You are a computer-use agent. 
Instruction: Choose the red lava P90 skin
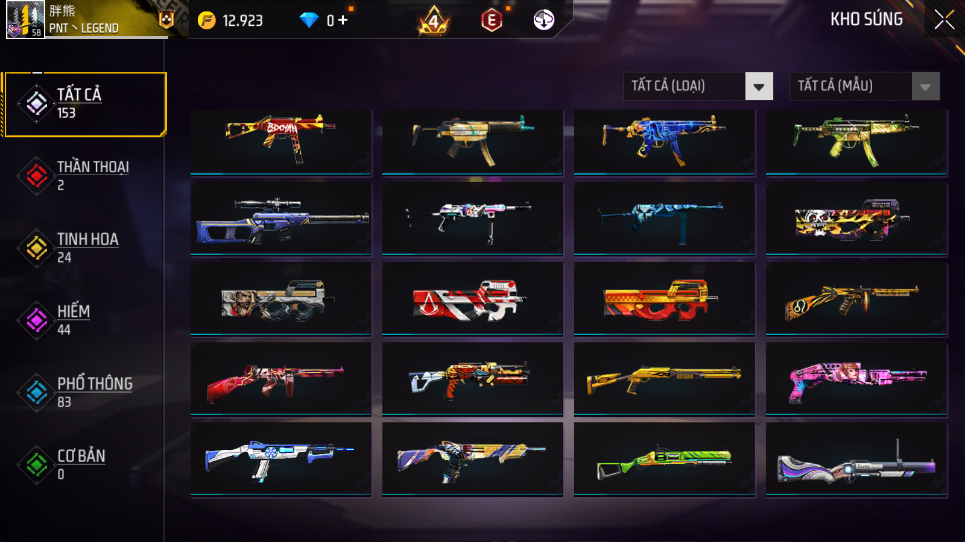[664, 298]
